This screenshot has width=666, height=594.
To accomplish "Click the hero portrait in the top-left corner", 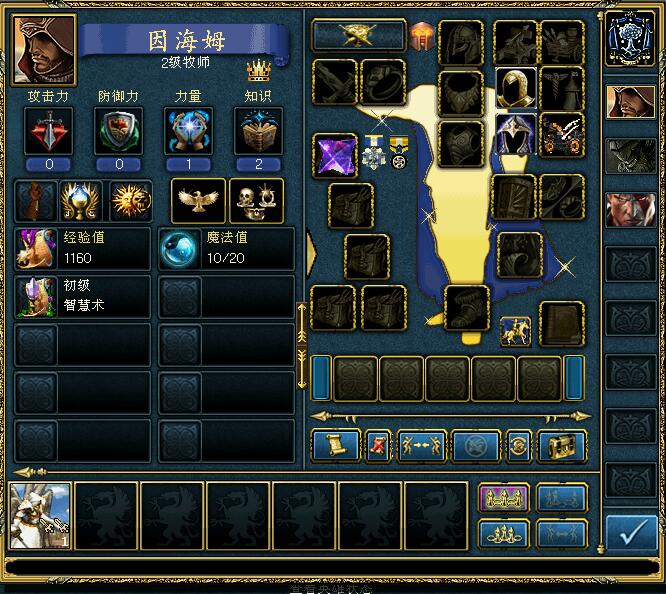I will 44,50.
